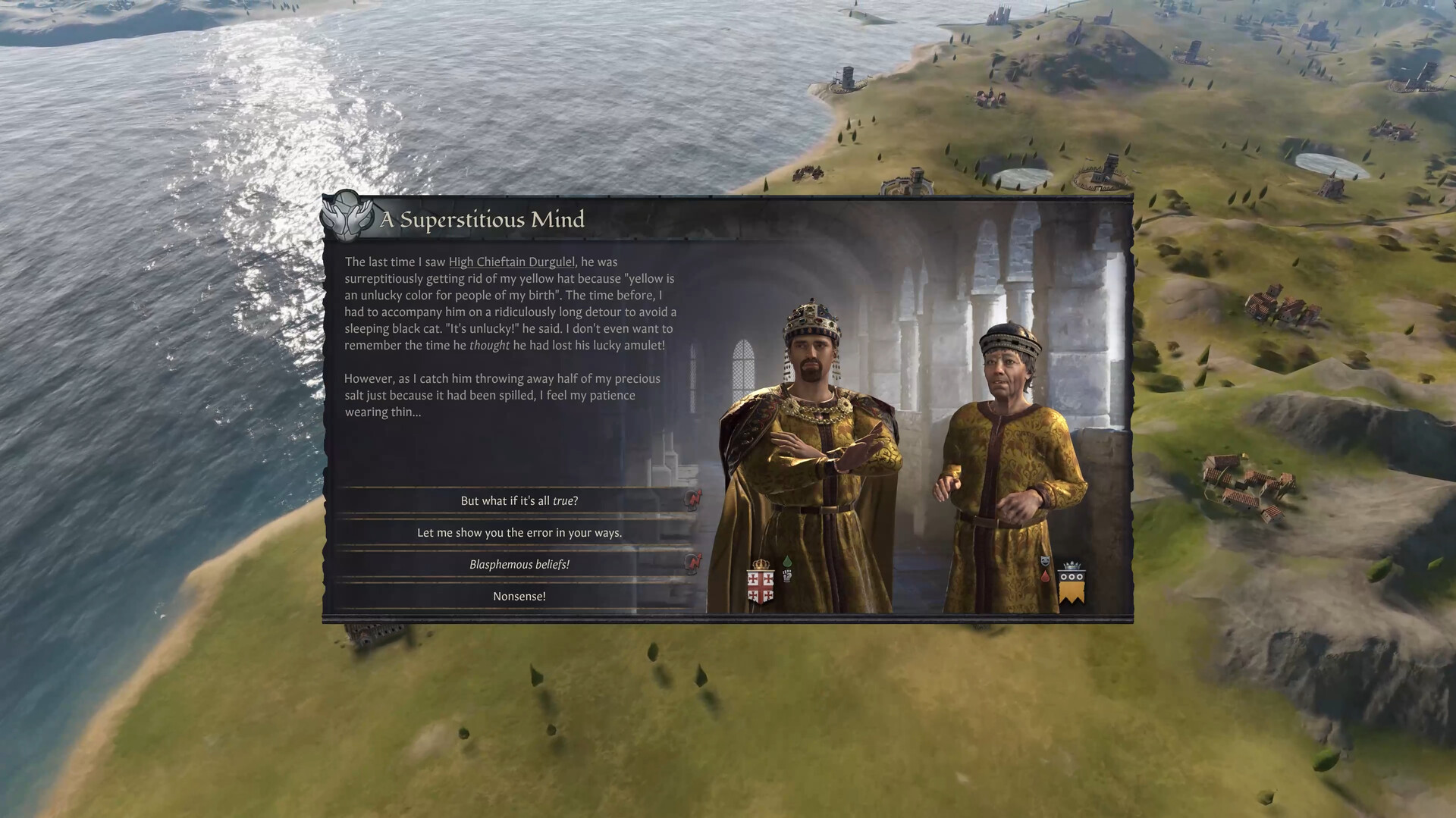Click the grey mask trait icon

(x=1046, y=561)
